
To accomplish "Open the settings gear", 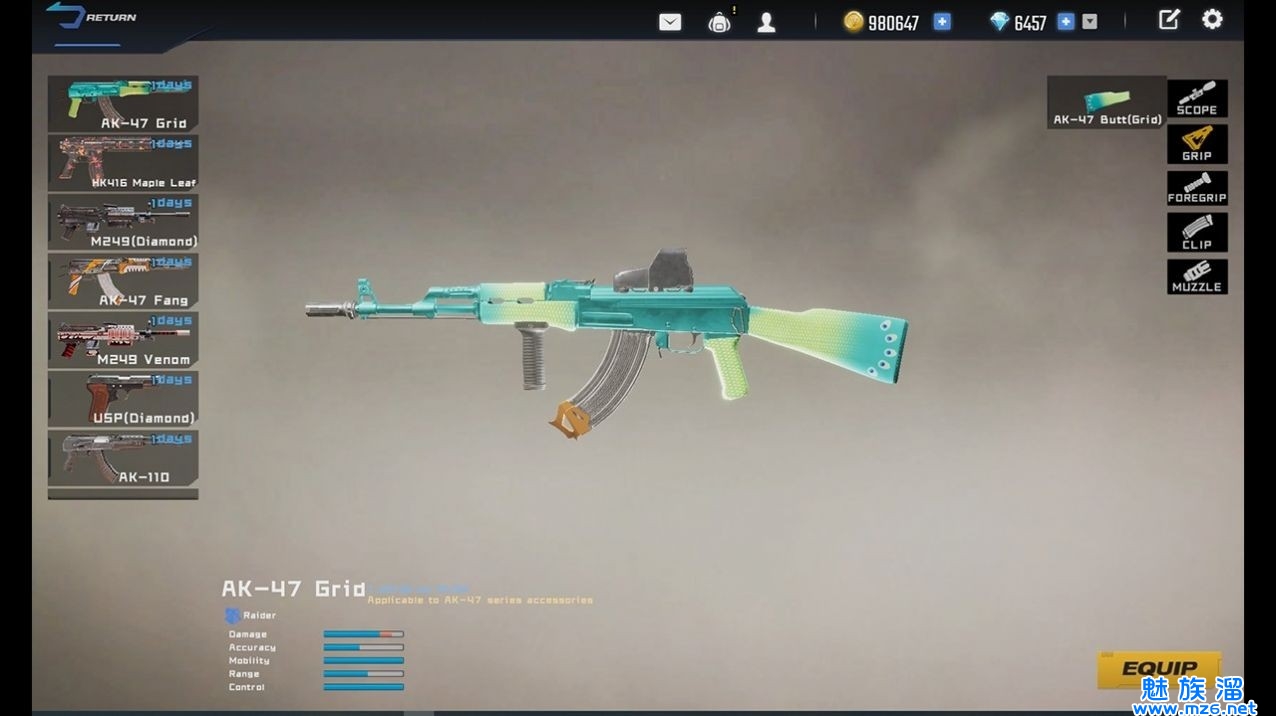I will click(1212, 20).
